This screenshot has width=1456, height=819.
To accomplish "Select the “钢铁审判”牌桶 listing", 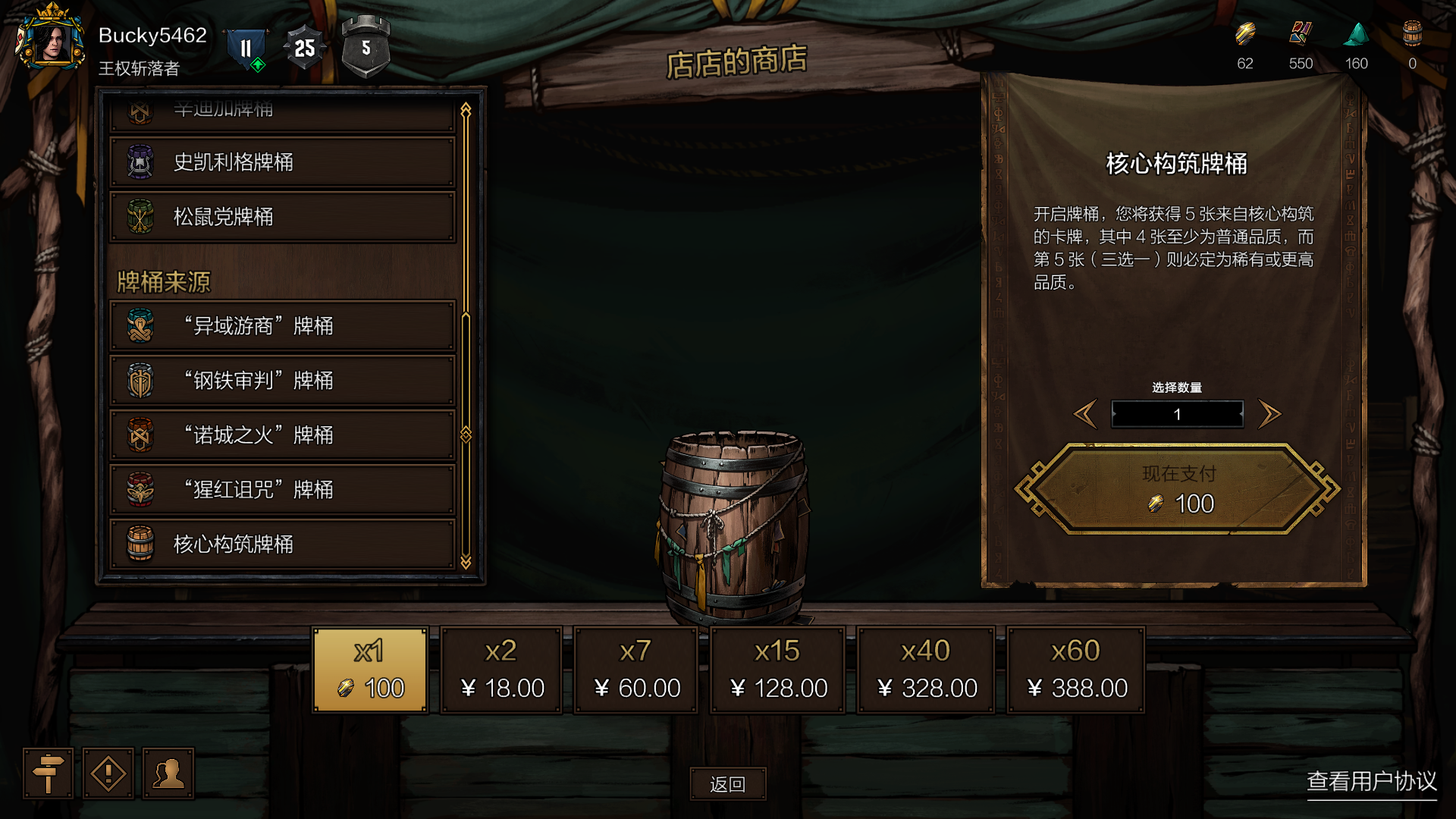I will (282, 381).
